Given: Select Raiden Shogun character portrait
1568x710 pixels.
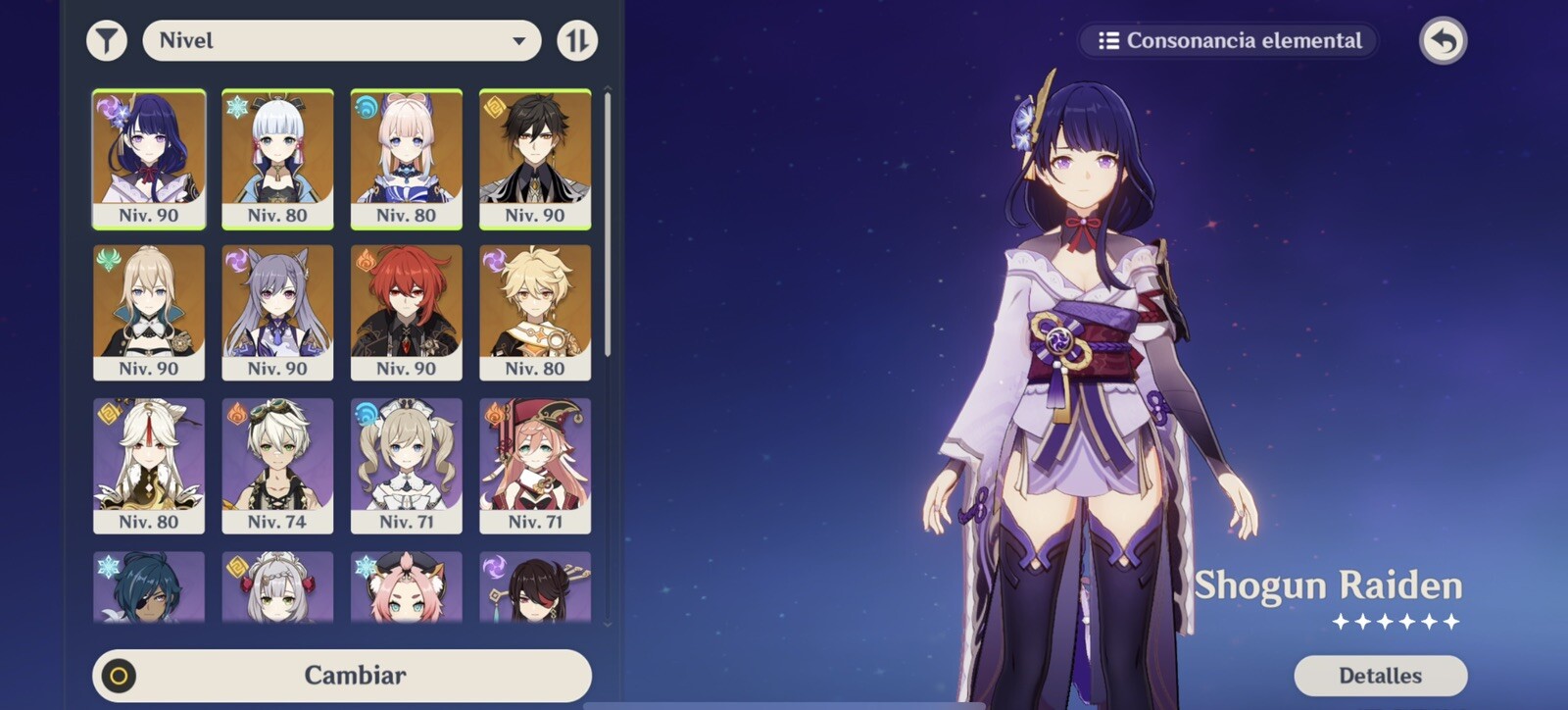Looking at the screenshot, I should 149,159.
